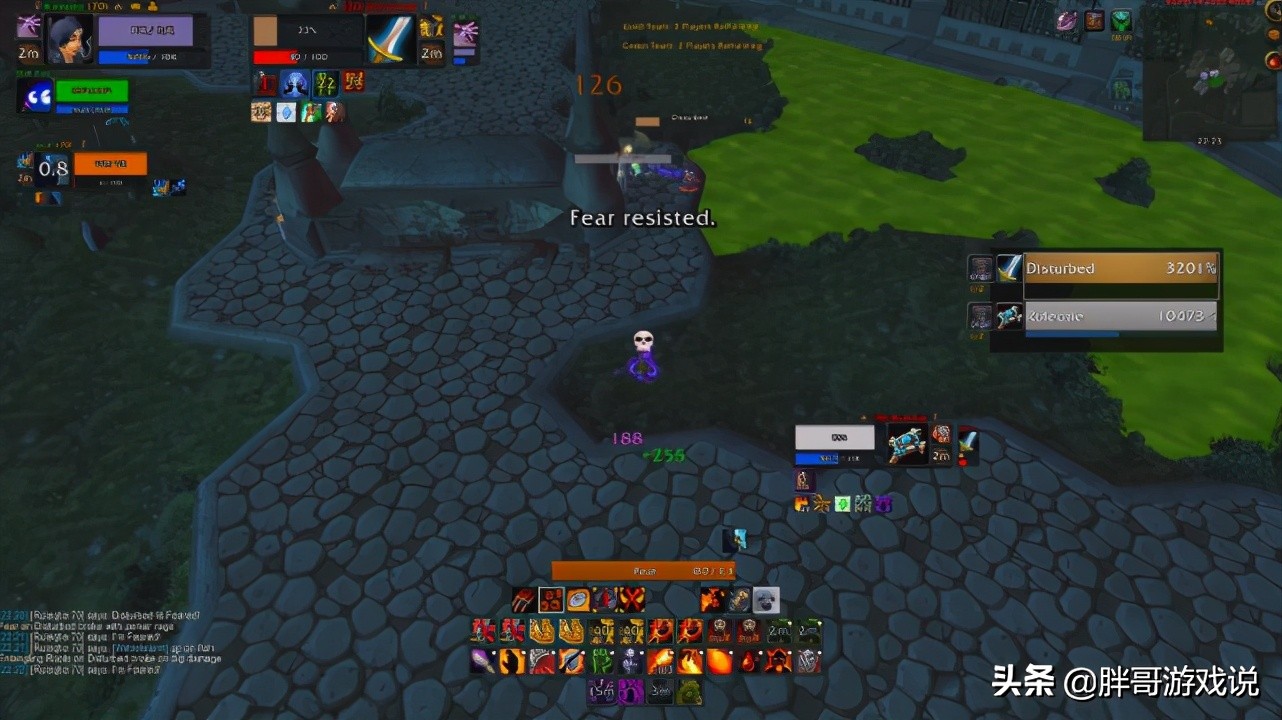Image resolution: width=1282 pixels, height=720 pixels.
Task: Select the target frame's sword portrait
Action: tap(390, 40)
